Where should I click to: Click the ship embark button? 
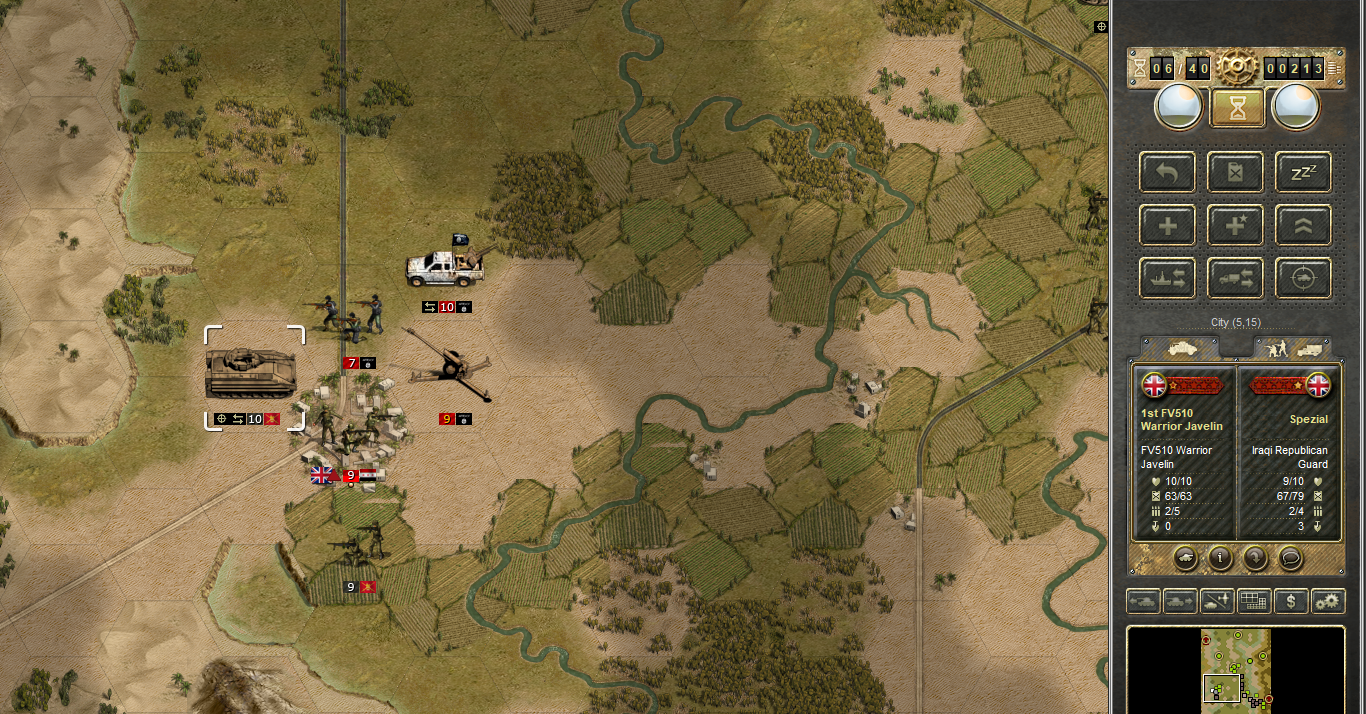point(1167,278)
